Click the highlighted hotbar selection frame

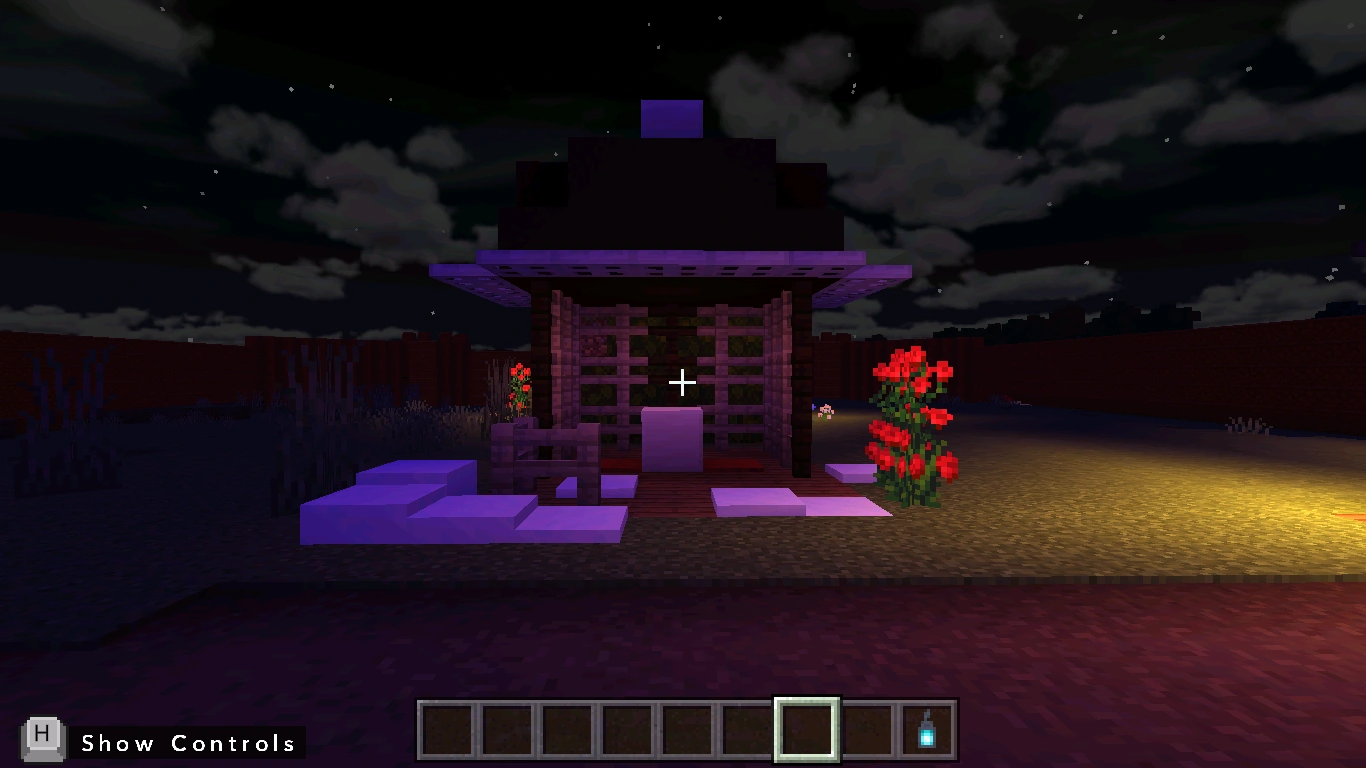(806, 733)
